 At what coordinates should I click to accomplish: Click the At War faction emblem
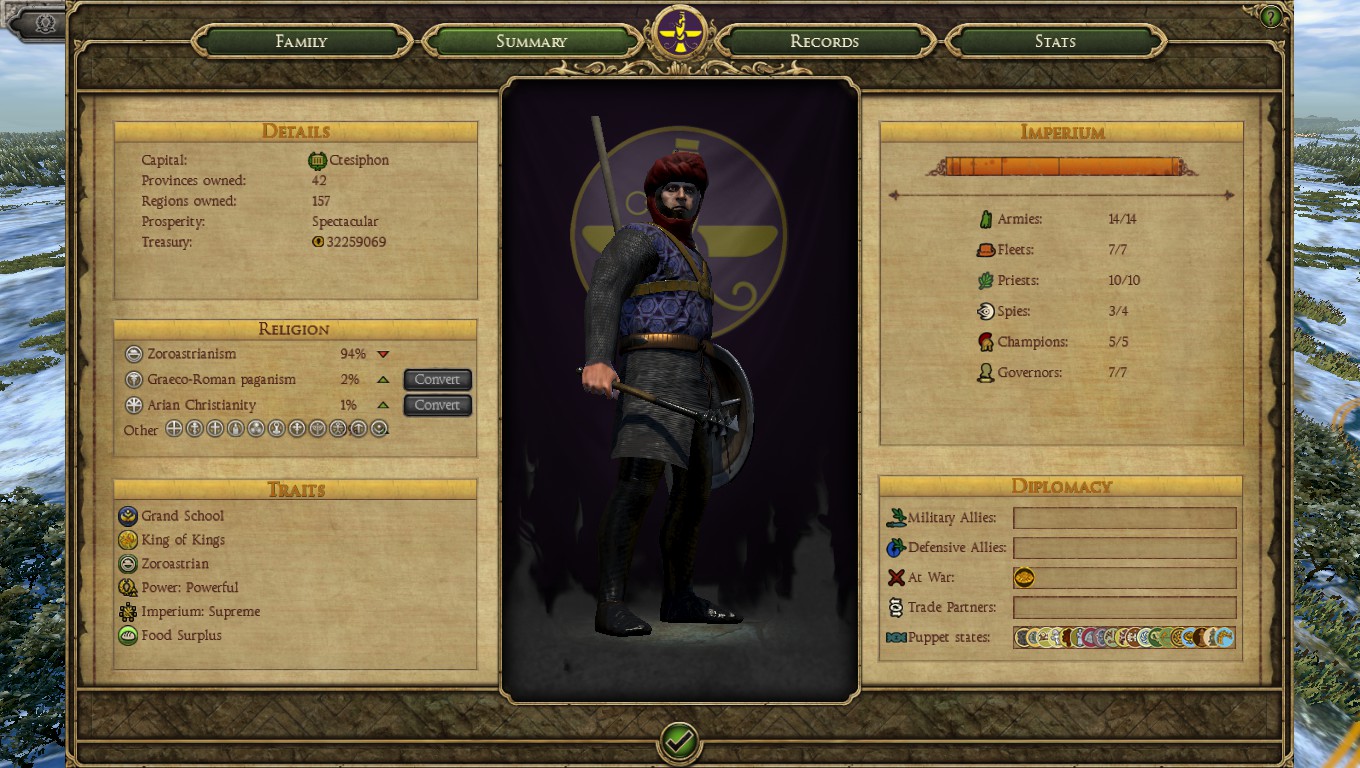(x=1024, y=578)
